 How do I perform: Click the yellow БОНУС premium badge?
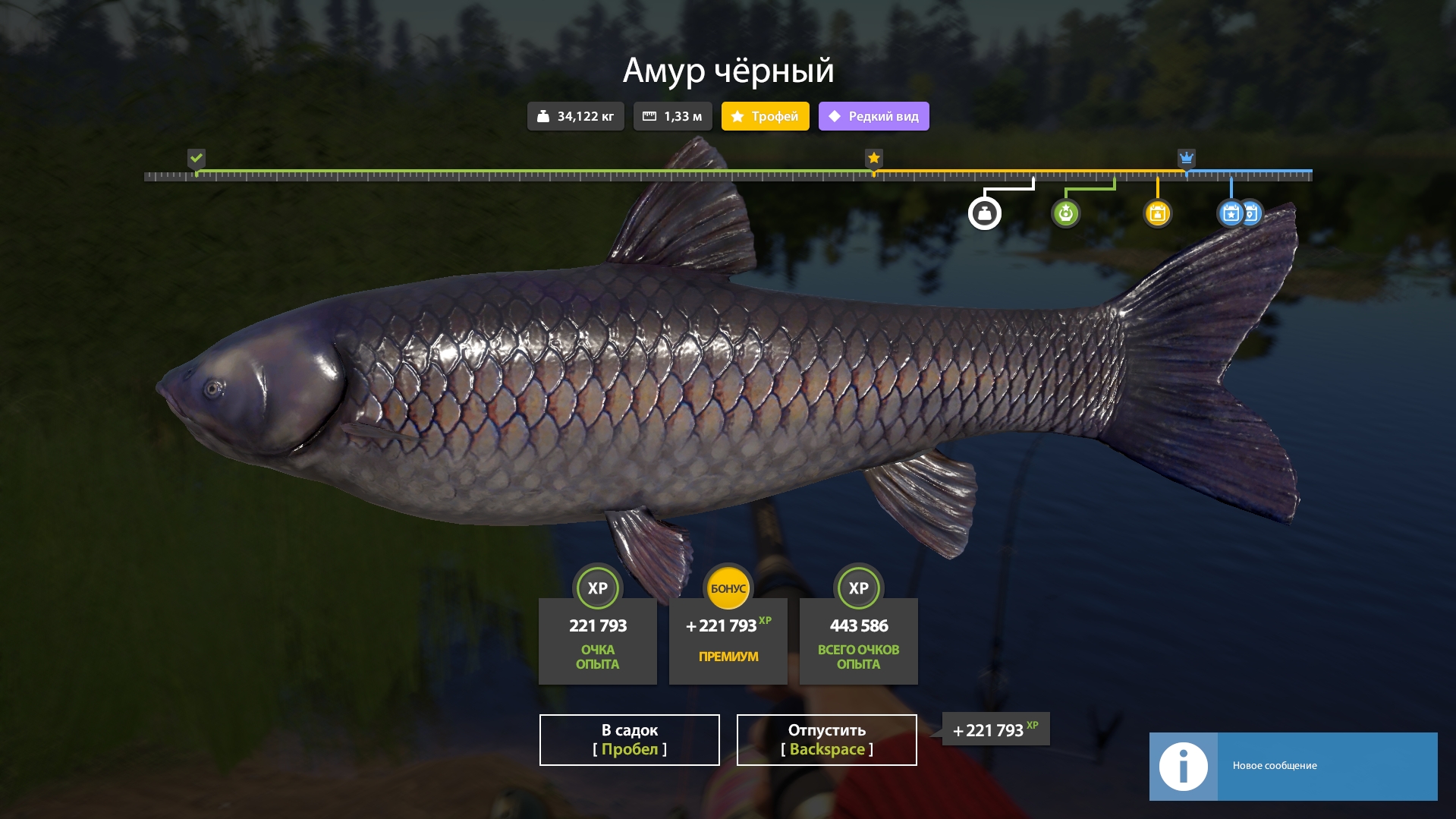(x=728, y=588)
